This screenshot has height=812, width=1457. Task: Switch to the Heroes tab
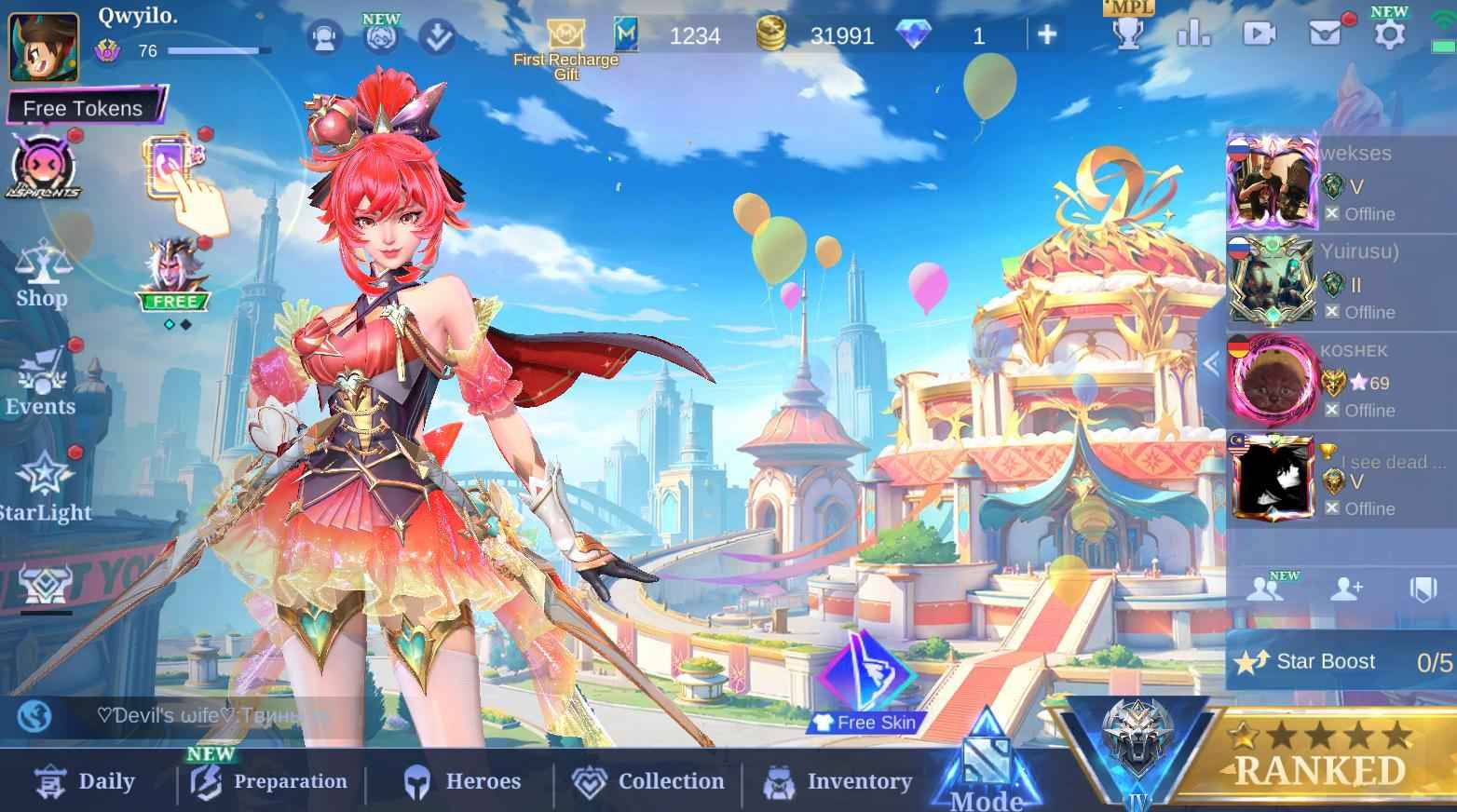click(x=463, y=781)
